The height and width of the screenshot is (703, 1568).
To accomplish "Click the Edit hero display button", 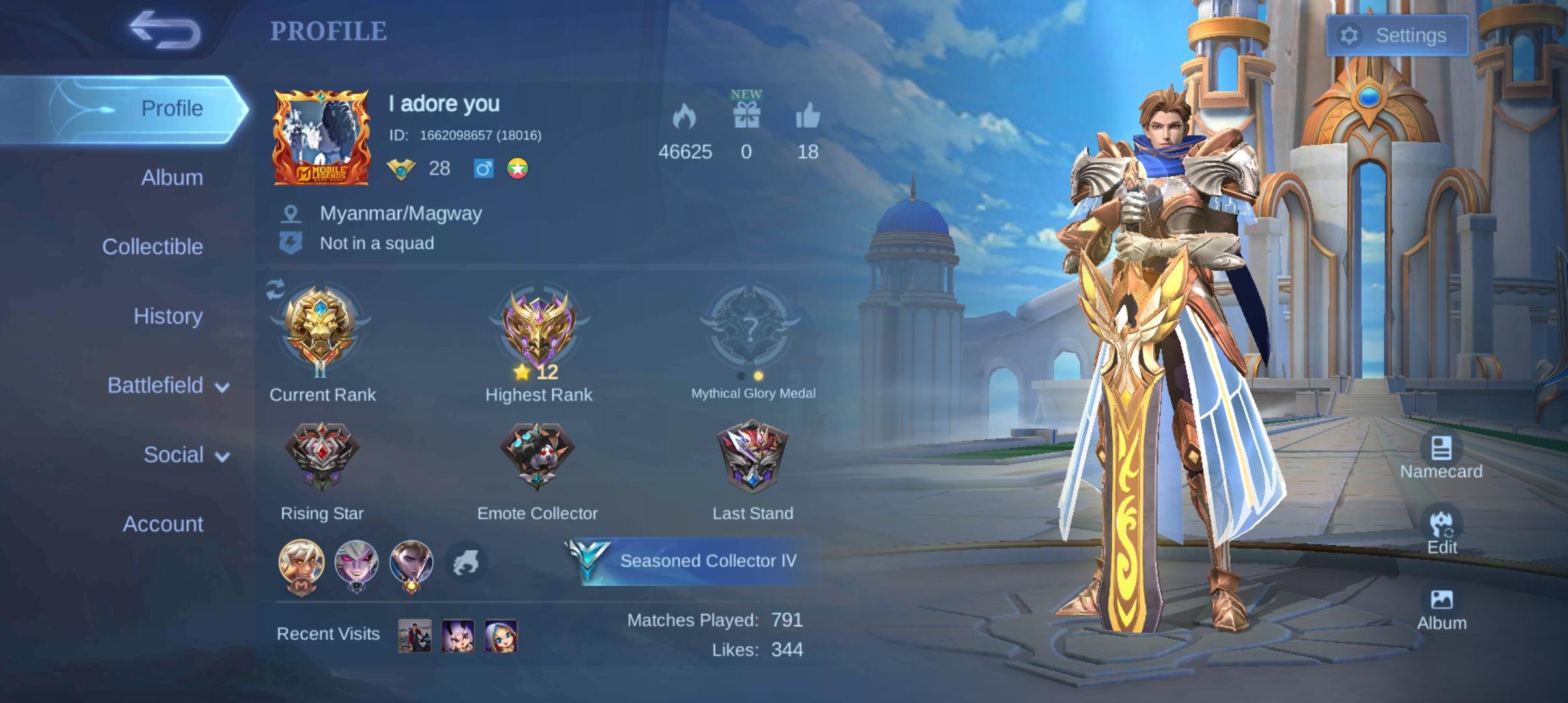I will click(x=1442, y=531).
